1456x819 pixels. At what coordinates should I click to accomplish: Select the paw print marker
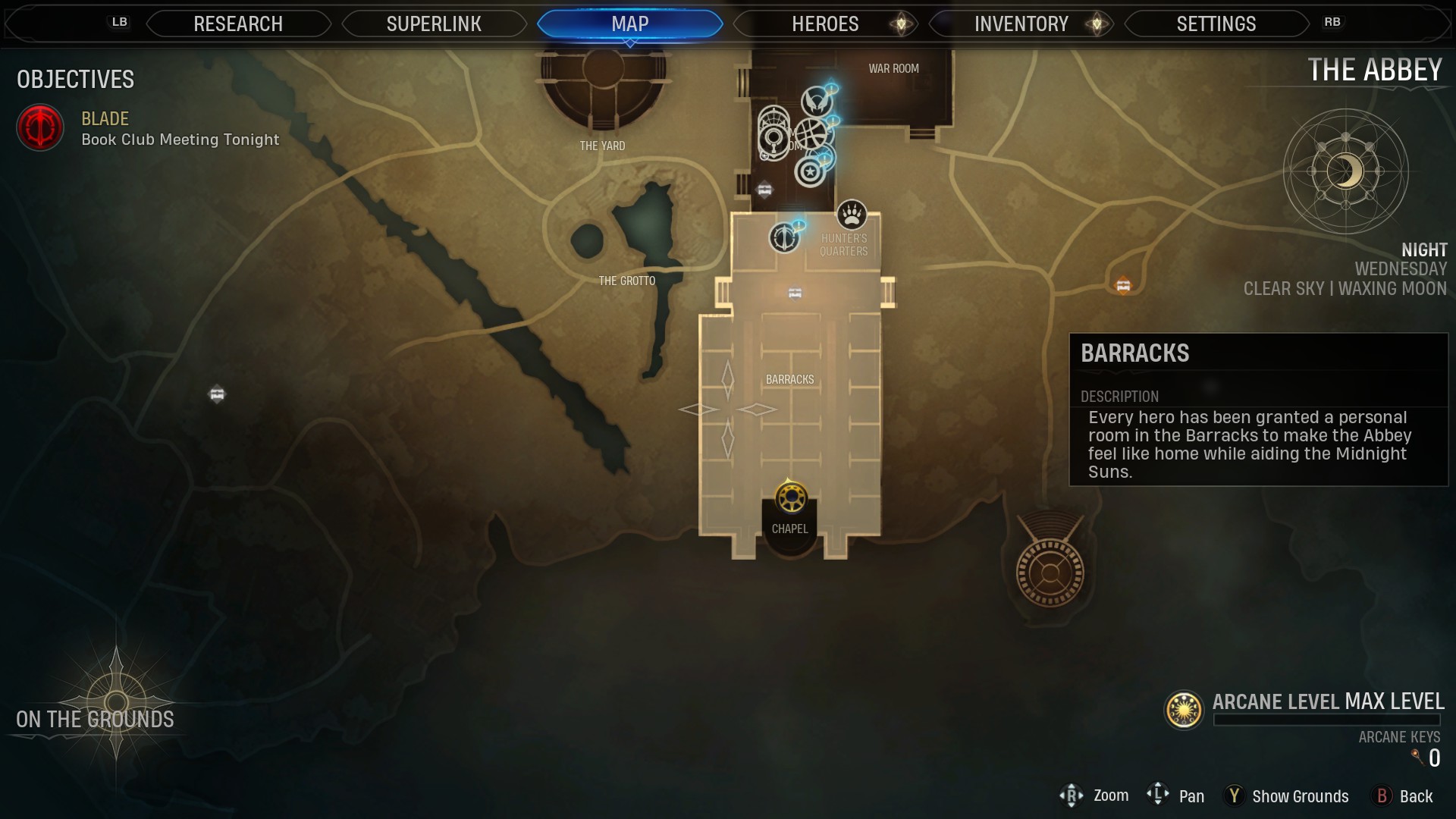tap(852, 215)
